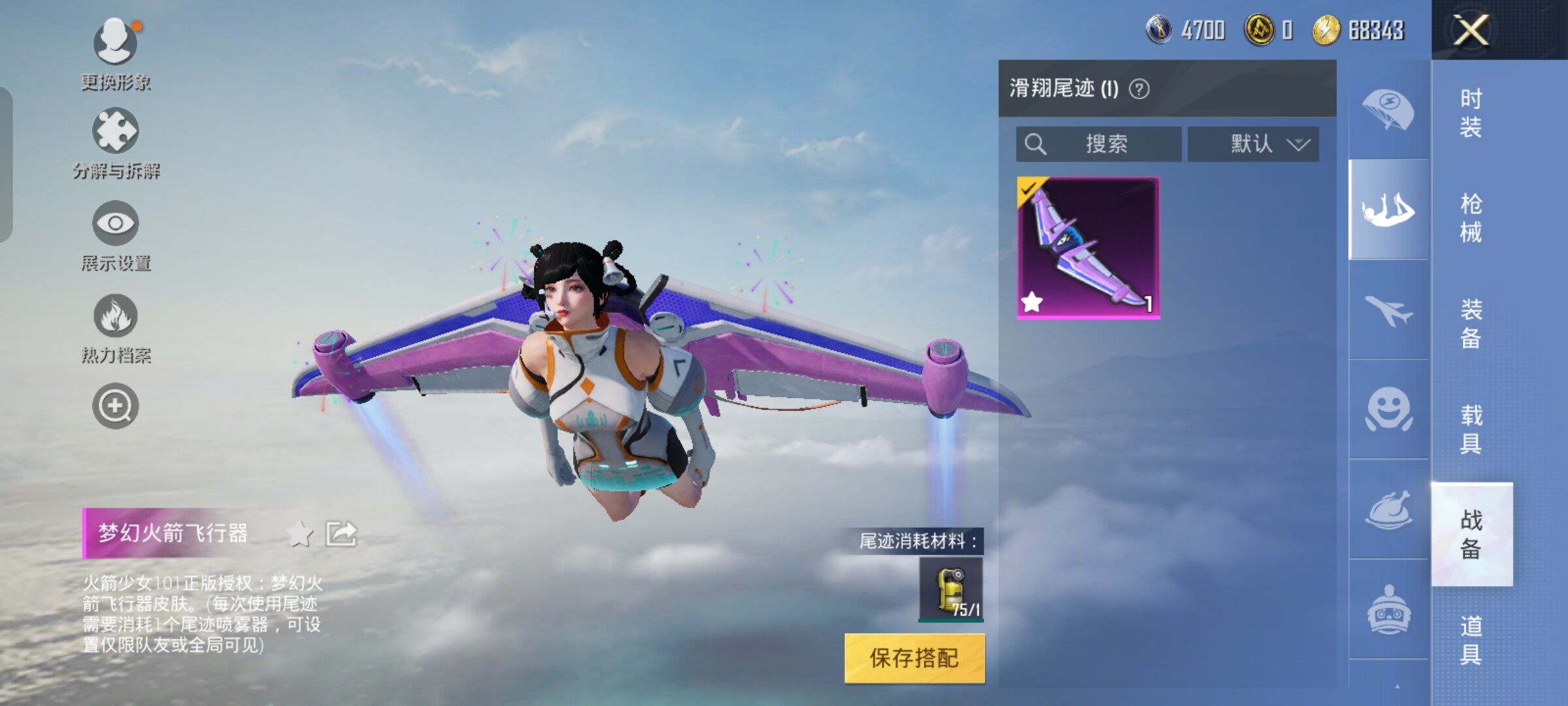Screen dimensions: 1568x706
Task: Switch to the 载具 tab
Action: tap(1471, 429)
